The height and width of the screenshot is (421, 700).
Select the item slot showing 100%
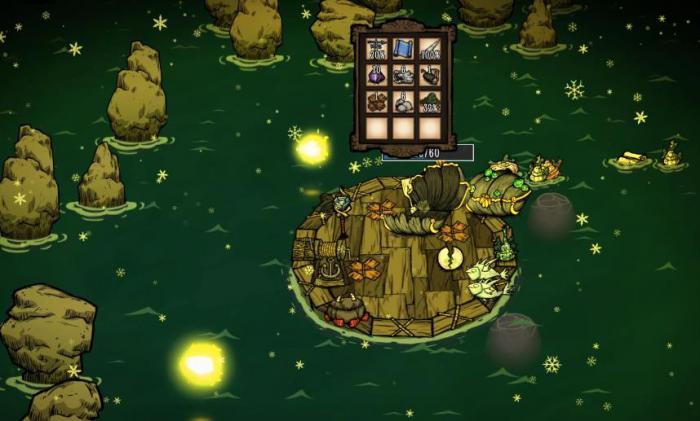coord(429,50)
